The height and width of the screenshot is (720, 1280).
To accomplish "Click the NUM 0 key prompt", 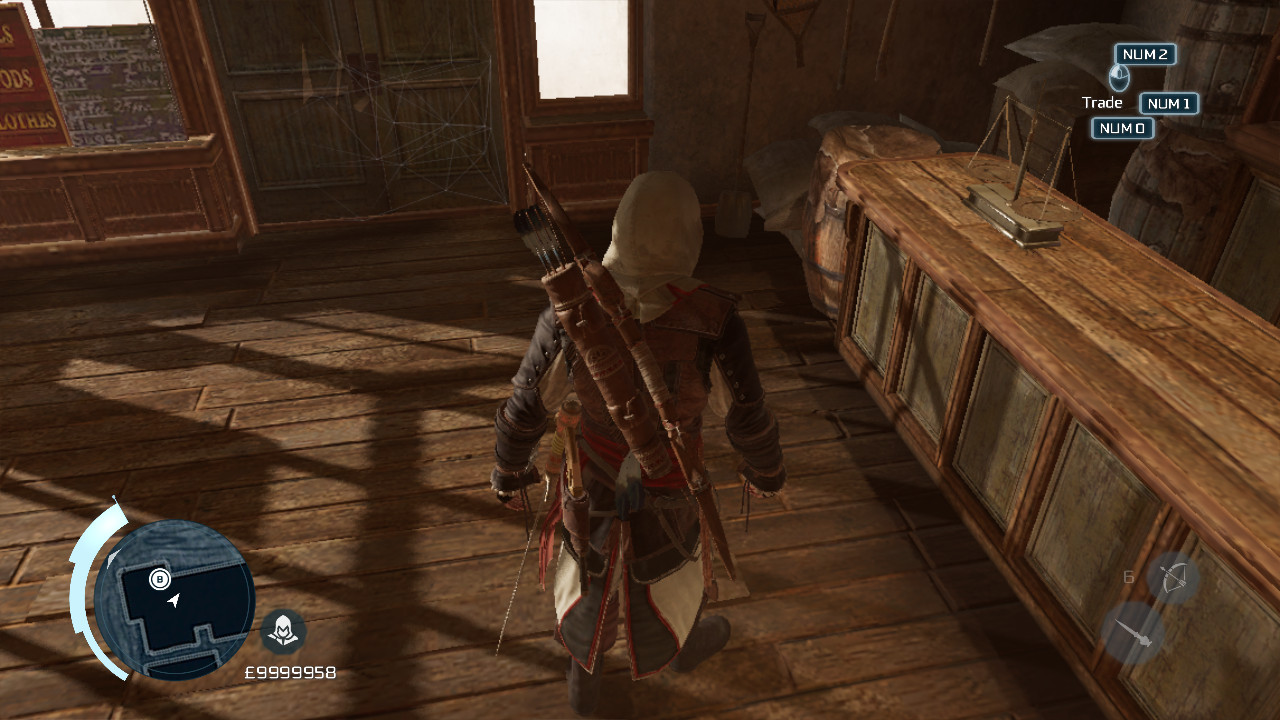I will click(x=1121, y=128).
